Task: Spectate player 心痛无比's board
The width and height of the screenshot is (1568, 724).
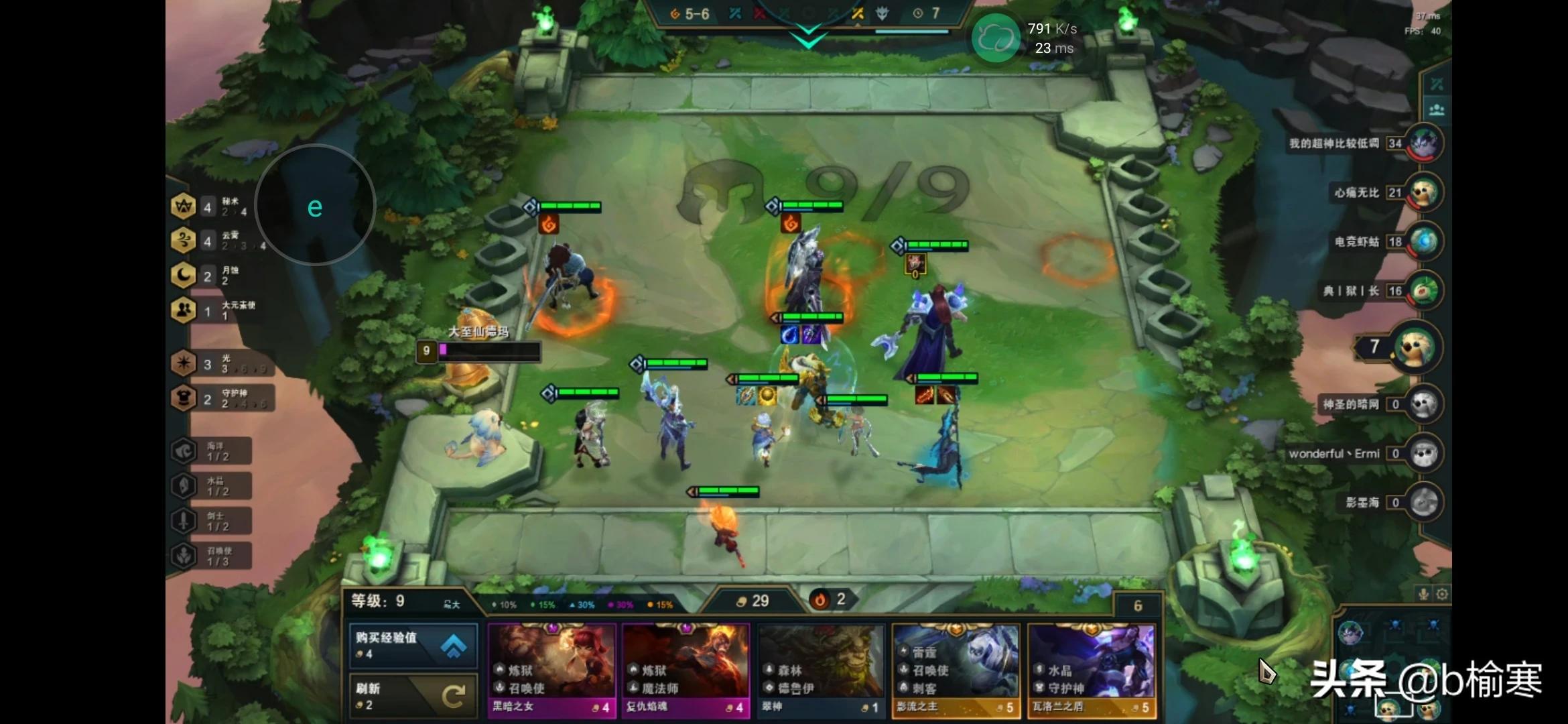Action: [x=1423, y=193]
